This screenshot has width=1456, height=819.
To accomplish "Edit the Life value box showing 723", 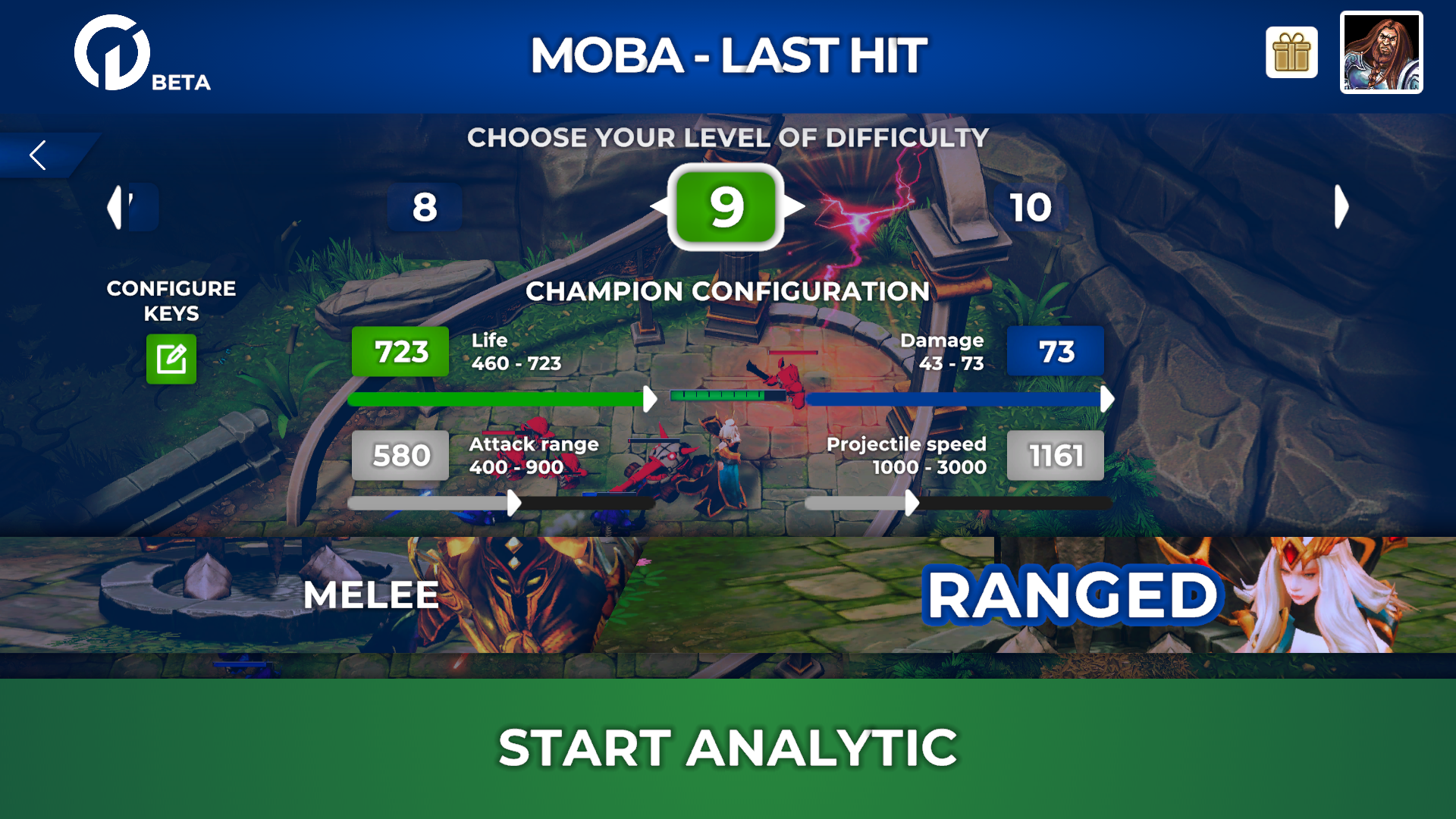I will [400, 352].
